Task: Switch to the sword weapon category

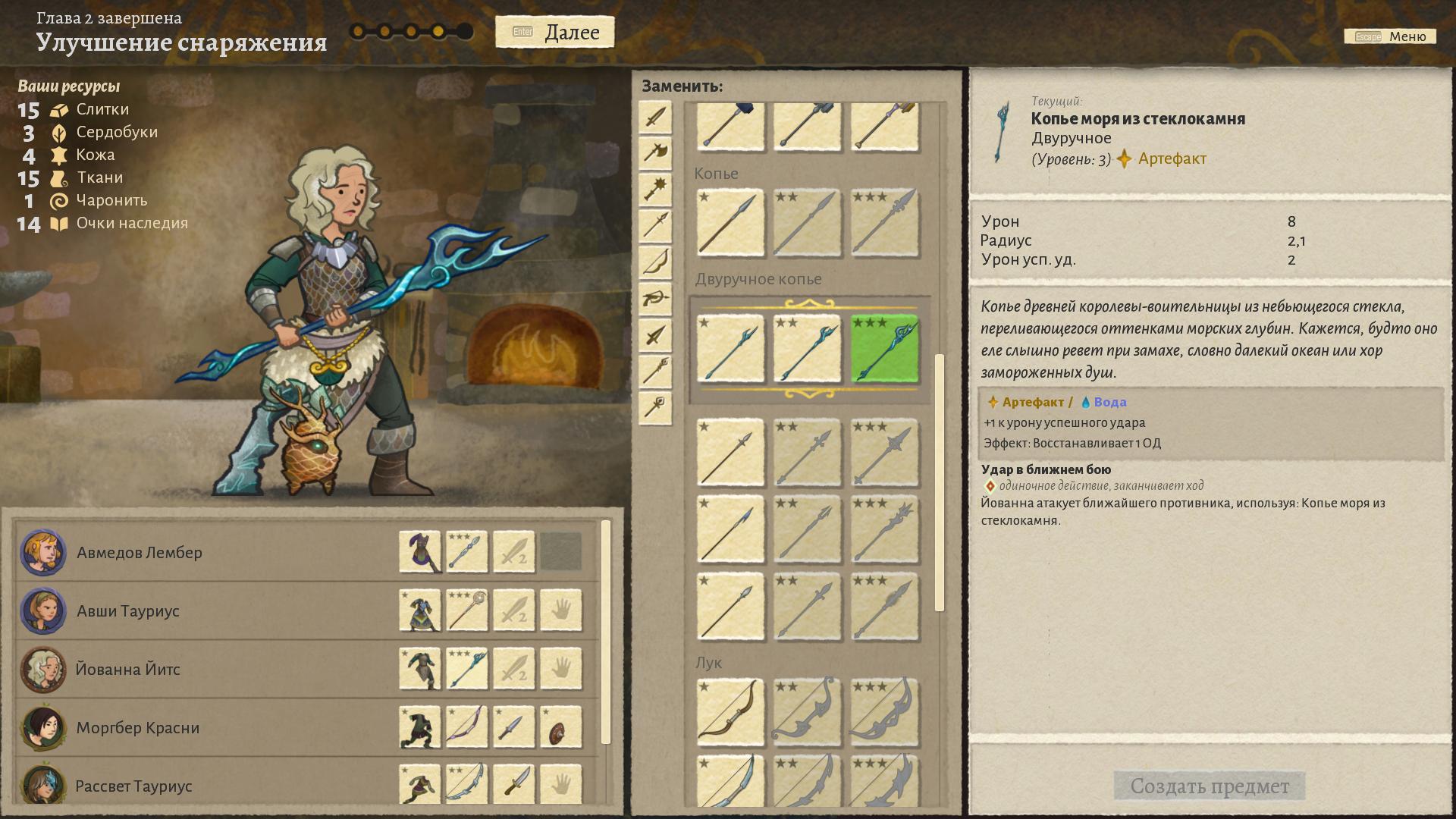Action: click(x=655, y=118)
